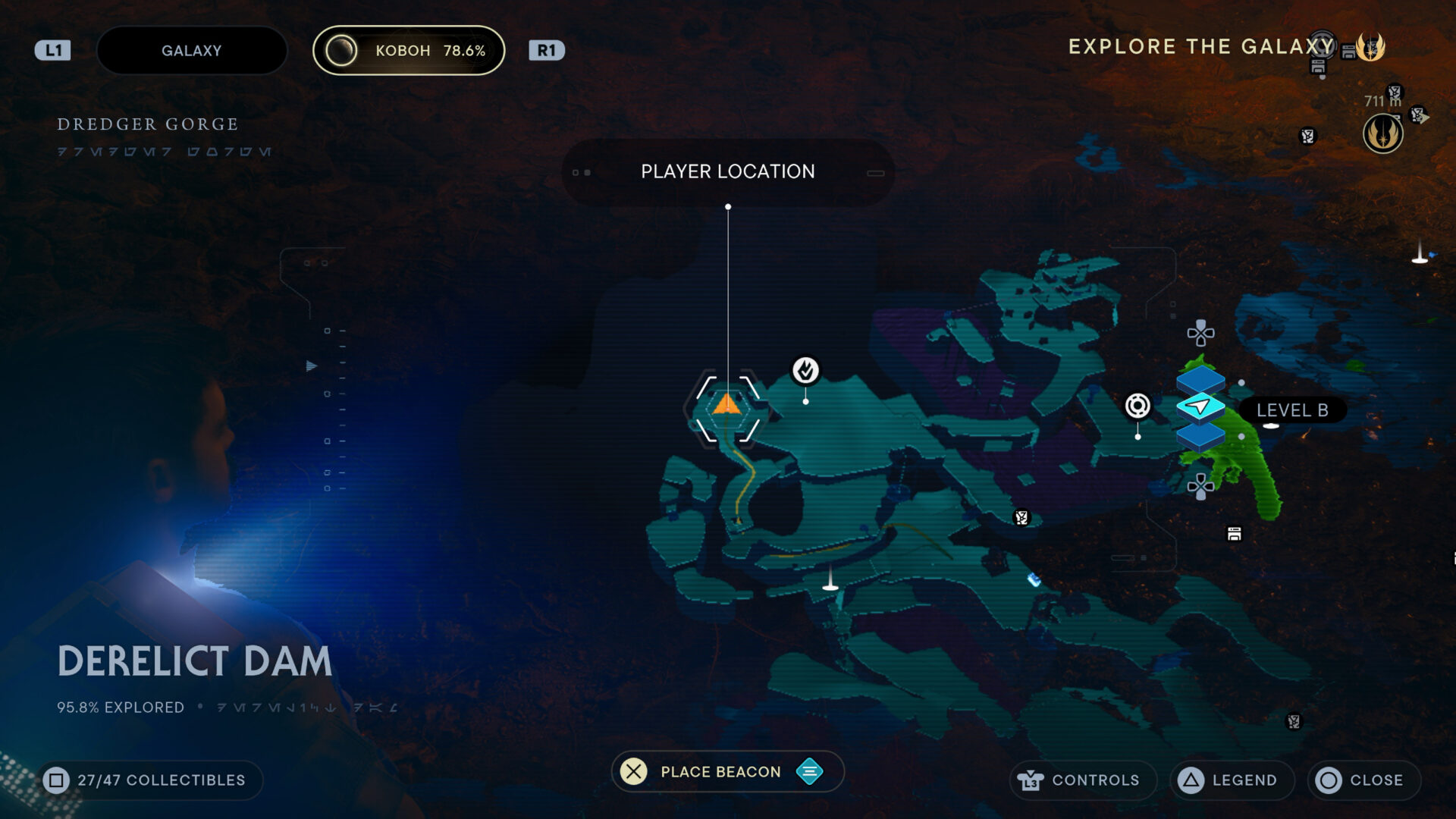Move up a level with the upper d-pad icon
Viewport: 1456px width, 819px height.
(x=1200, y=332)
